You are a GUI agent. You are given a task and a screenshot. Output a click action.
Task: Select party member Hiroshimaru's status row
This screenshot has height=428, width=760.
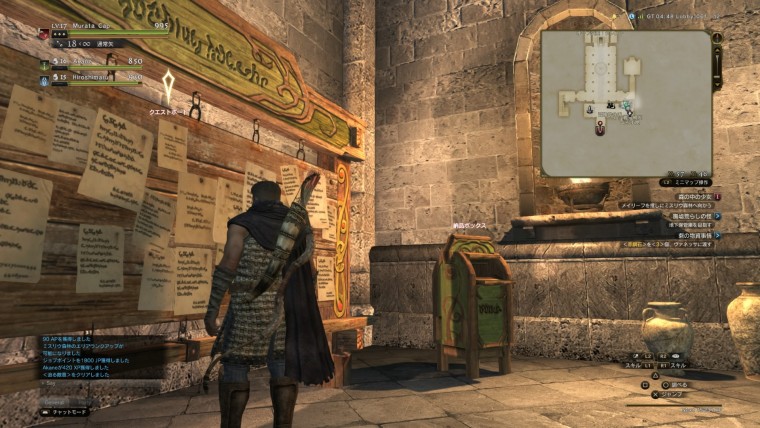[x=92, y=77]
